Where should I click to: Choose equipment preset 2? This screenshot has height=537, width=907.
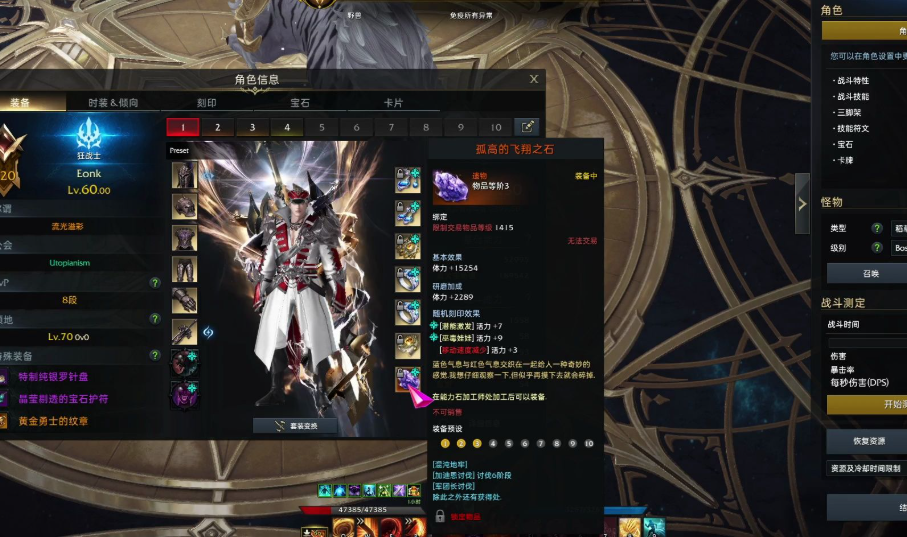tap(217, 127)
